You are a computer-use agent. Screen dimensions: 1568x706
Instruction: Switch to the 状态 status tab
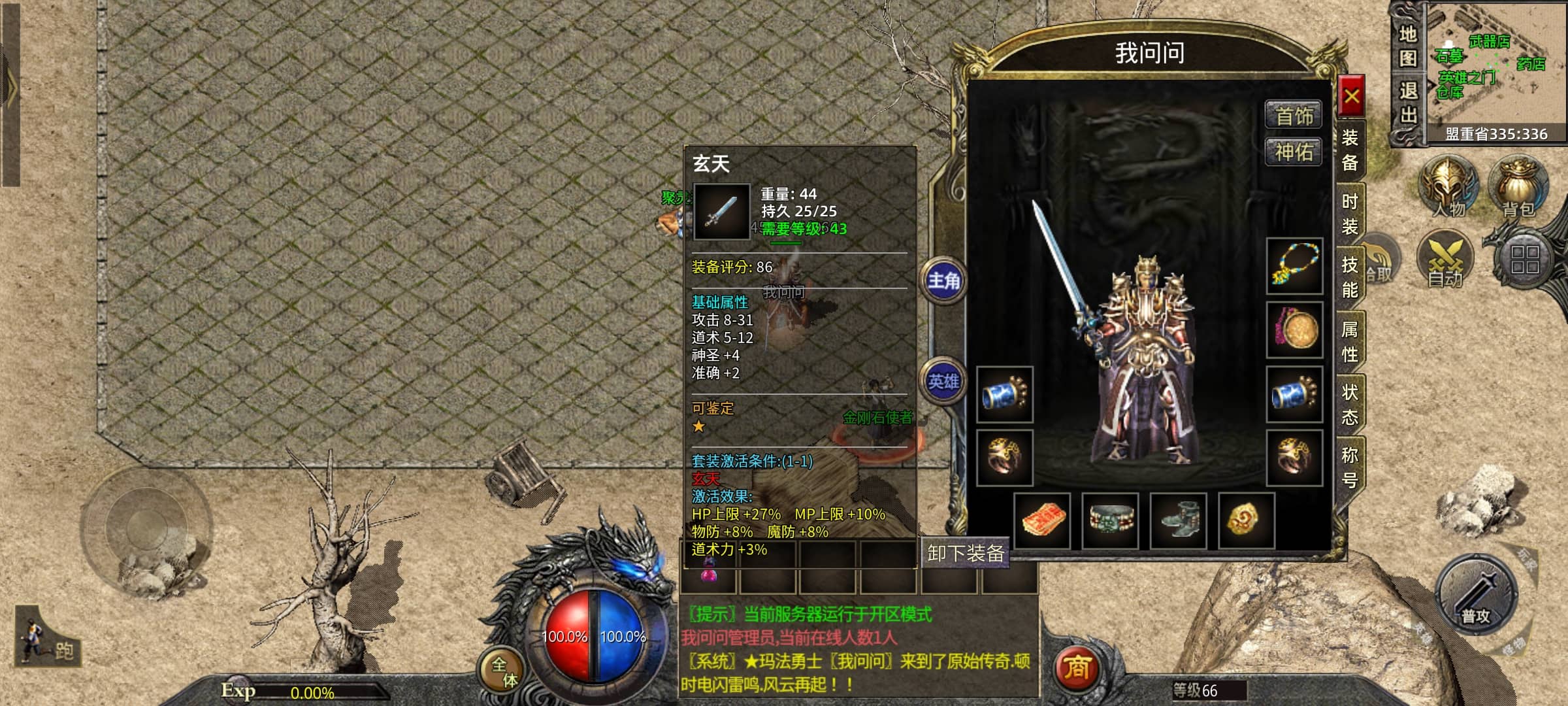[x=1350, y=405]
